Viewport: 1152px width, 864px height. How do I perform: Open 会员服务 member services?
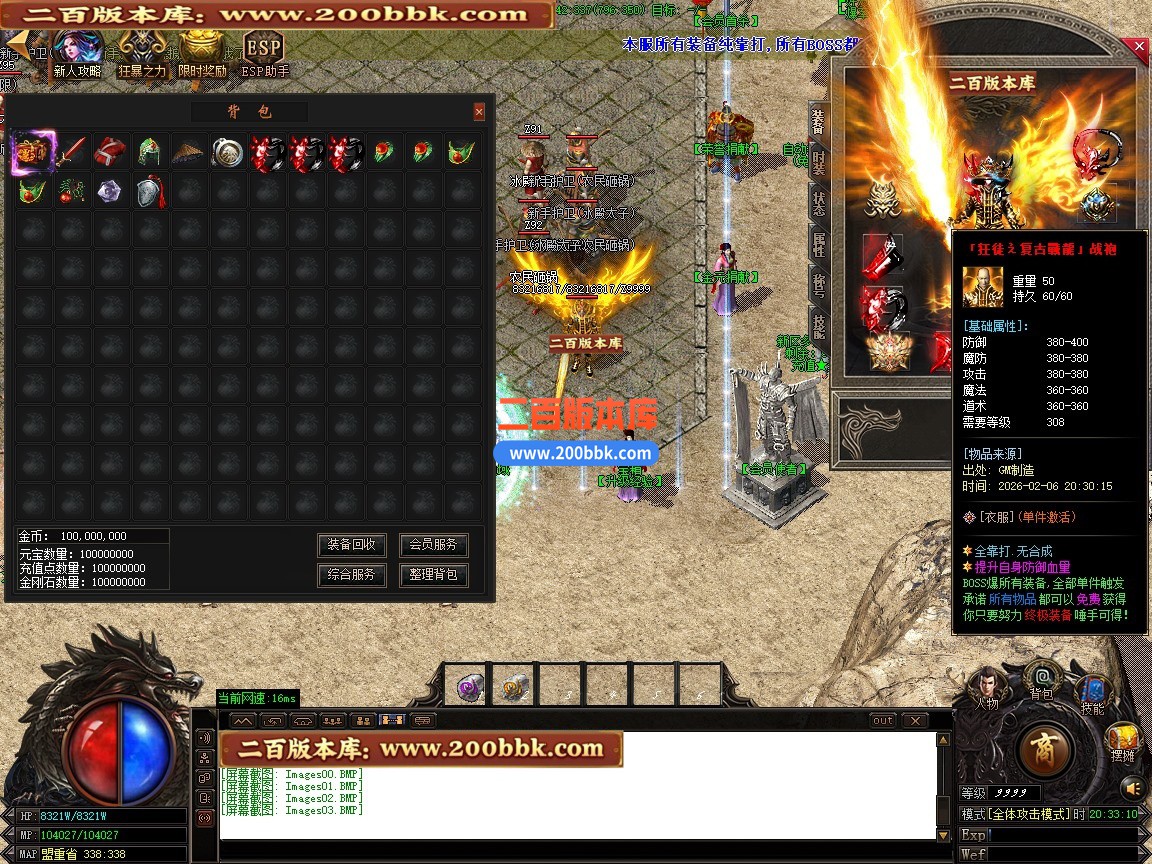pyautogui.click(x=433, y=545)
